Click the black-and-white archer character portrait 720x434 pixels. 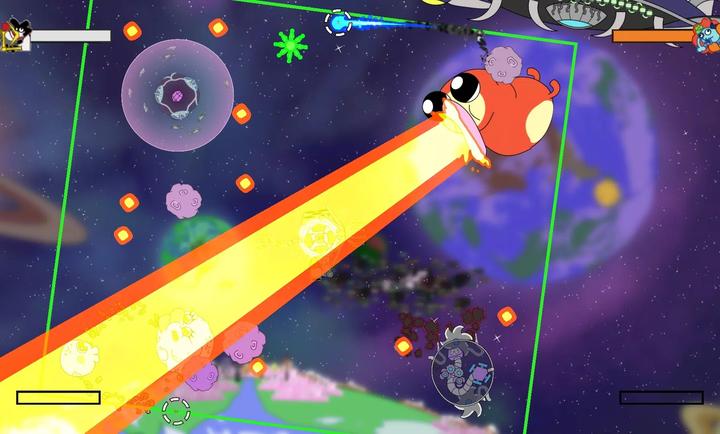(x=13, y=36)
